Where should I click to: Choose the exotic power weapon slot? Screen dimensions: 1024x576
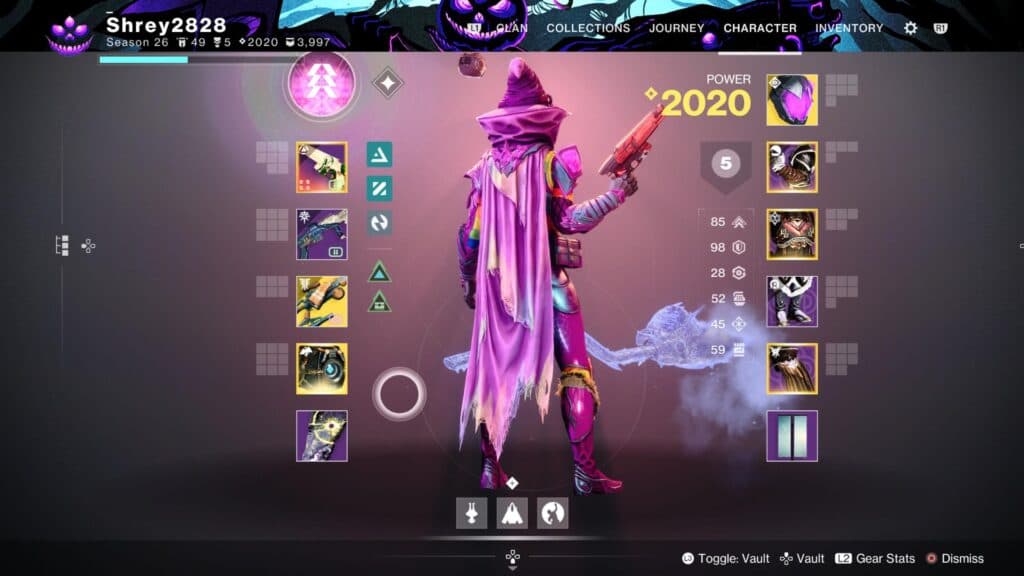(322, 301)
